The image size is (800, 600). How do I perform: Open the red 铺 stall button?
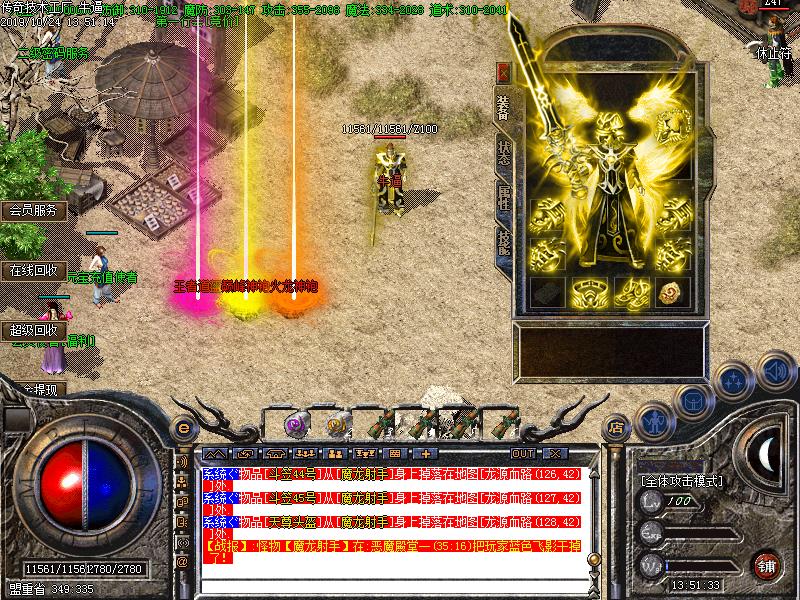click(767, 564)
